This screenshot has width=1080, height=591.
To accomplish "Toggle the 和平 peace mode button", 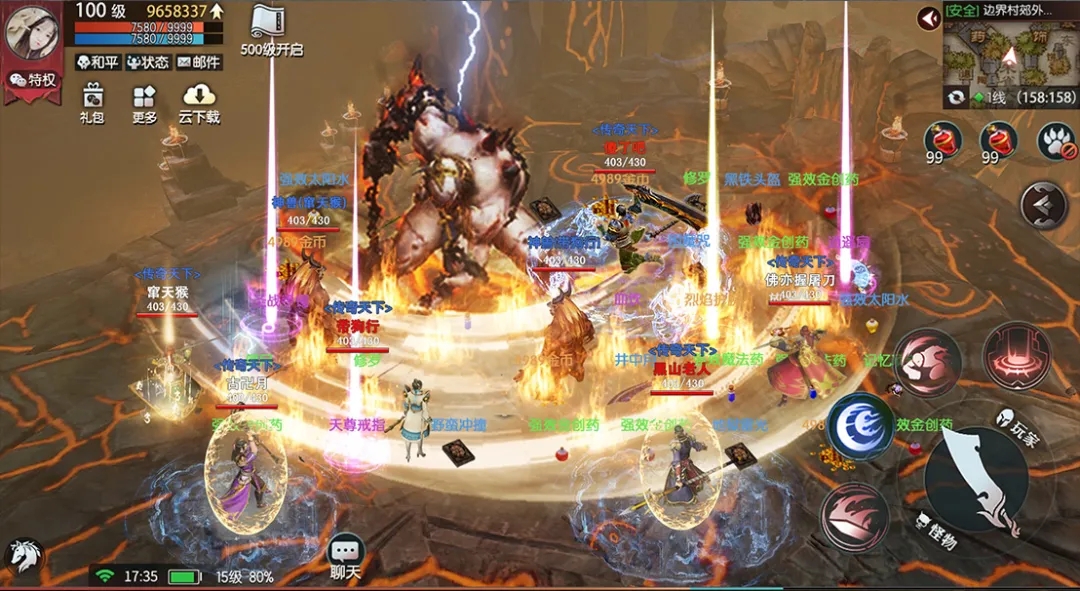I will pyautogui.click(x=98, y=62).
